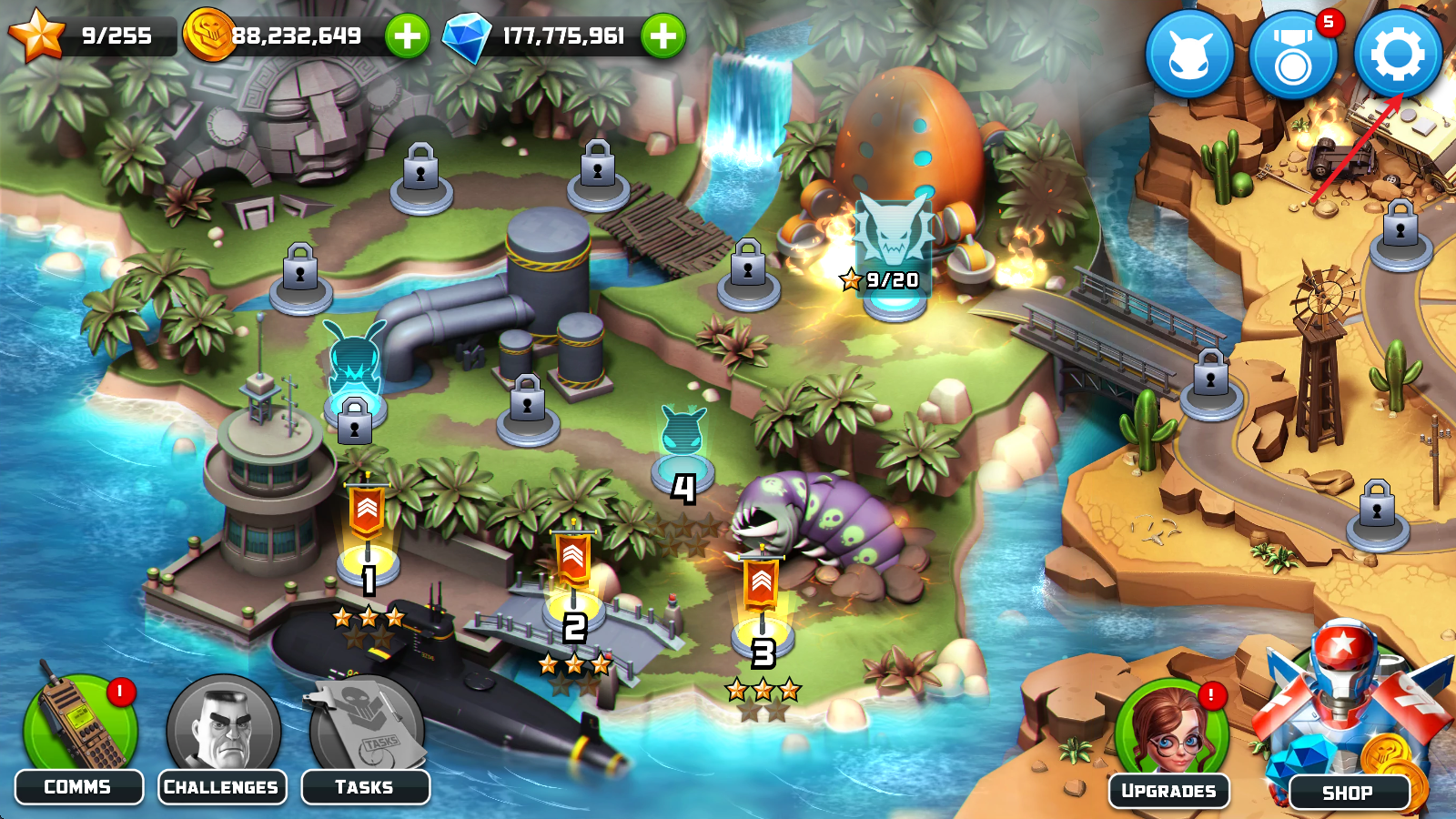Open the medal achievements button
This screenshot has height=819, width=1456.
tap(1292, 56)
